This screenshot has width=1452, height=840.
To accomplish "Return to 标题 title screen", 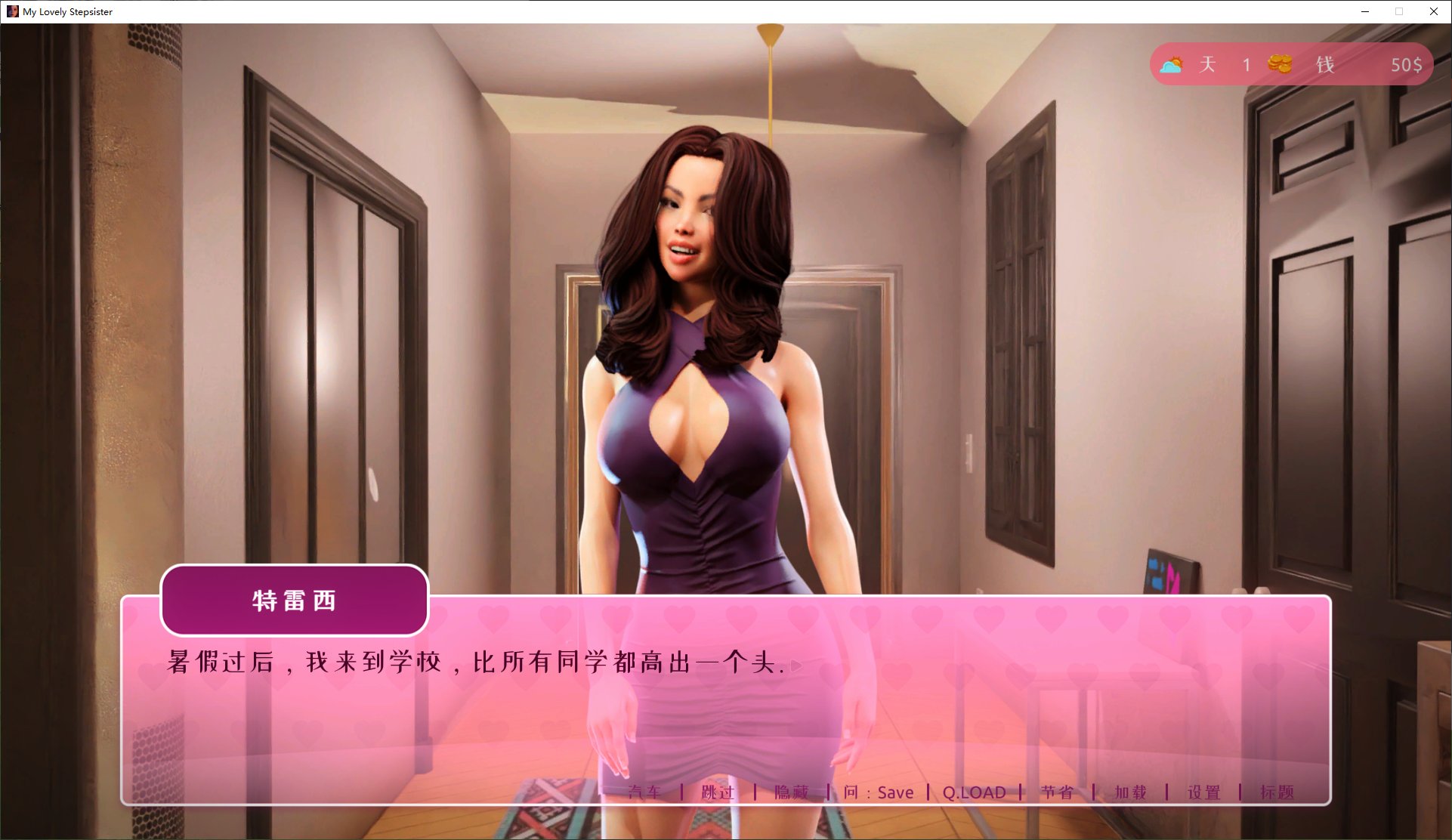I will pyautogui.click(x=1280, y=792).
